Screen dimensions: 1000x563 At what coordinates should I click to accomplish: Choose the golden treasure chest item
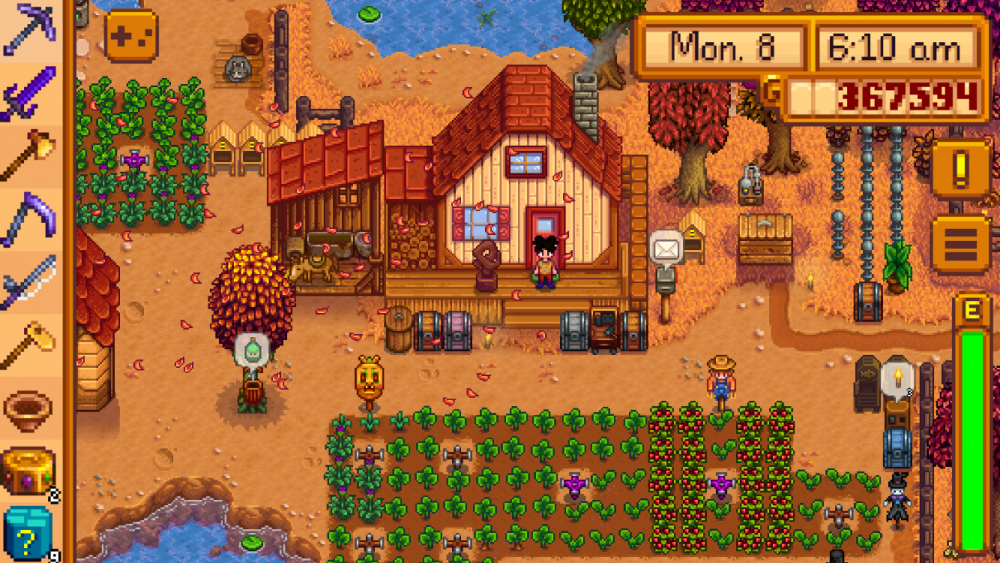[x=30, y=470]
